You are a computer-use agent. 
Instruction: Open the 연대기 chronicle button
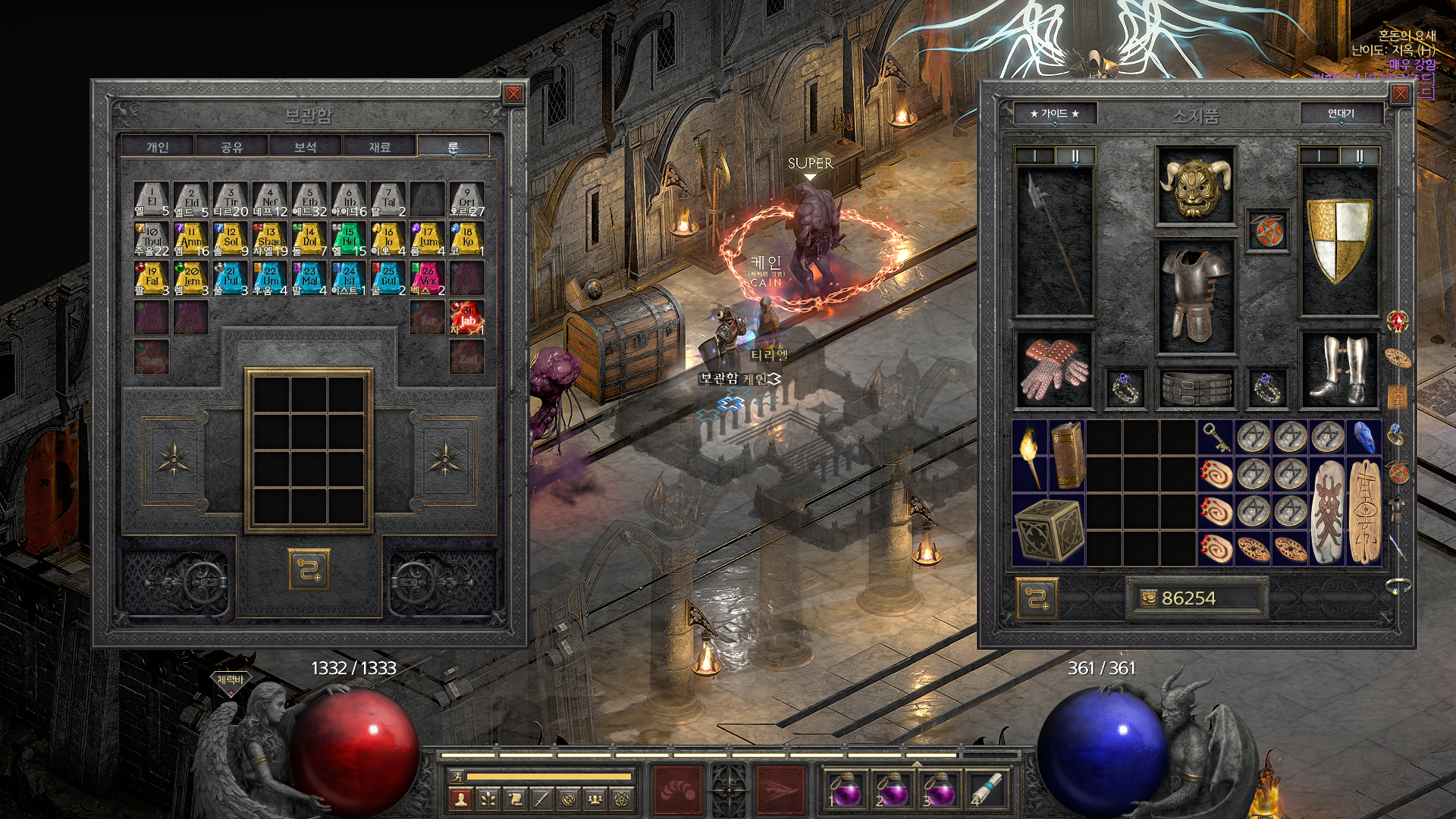coord(1341,114)
